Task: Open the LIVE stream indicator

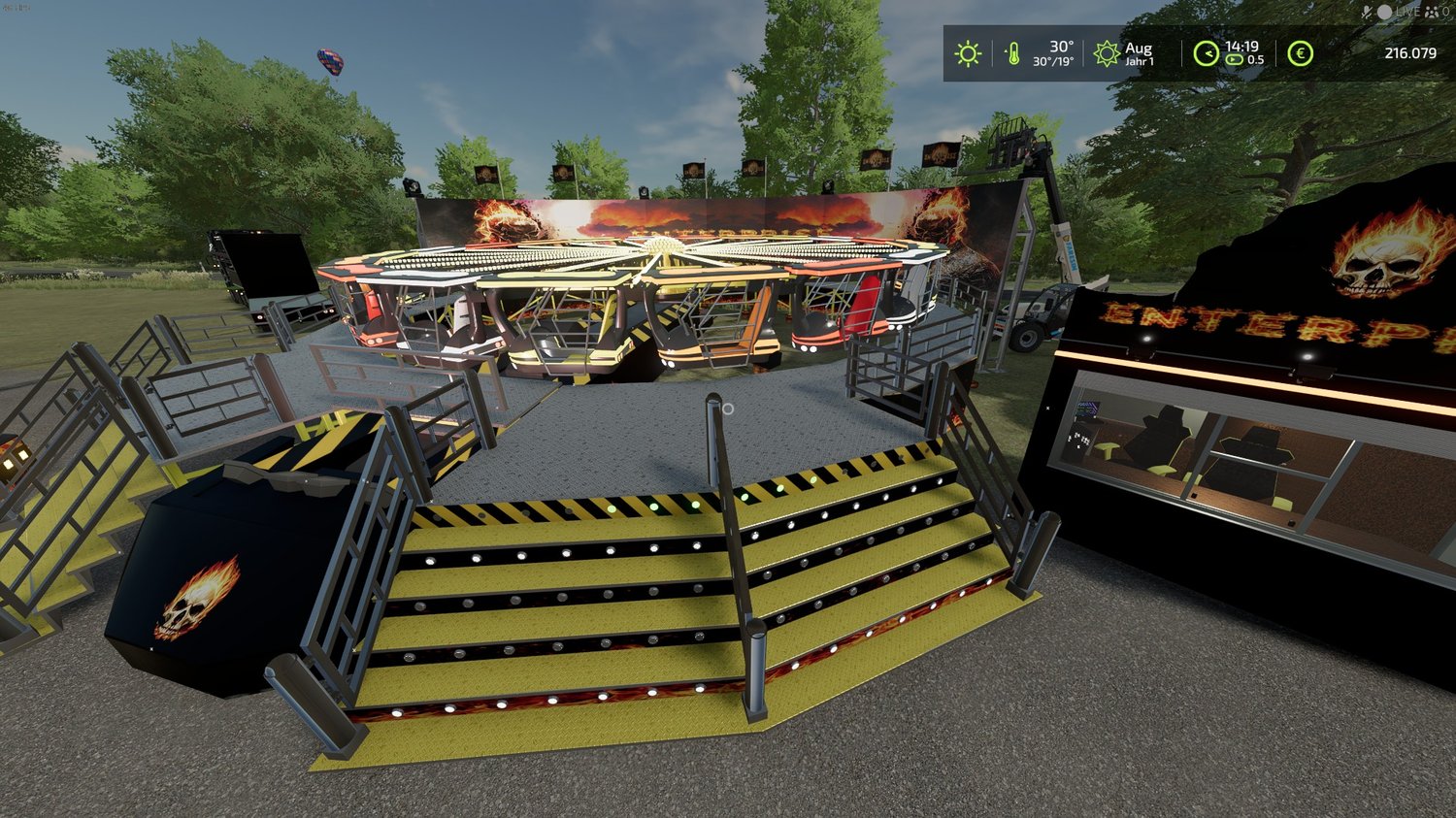Action: [x=1399, y=12]
